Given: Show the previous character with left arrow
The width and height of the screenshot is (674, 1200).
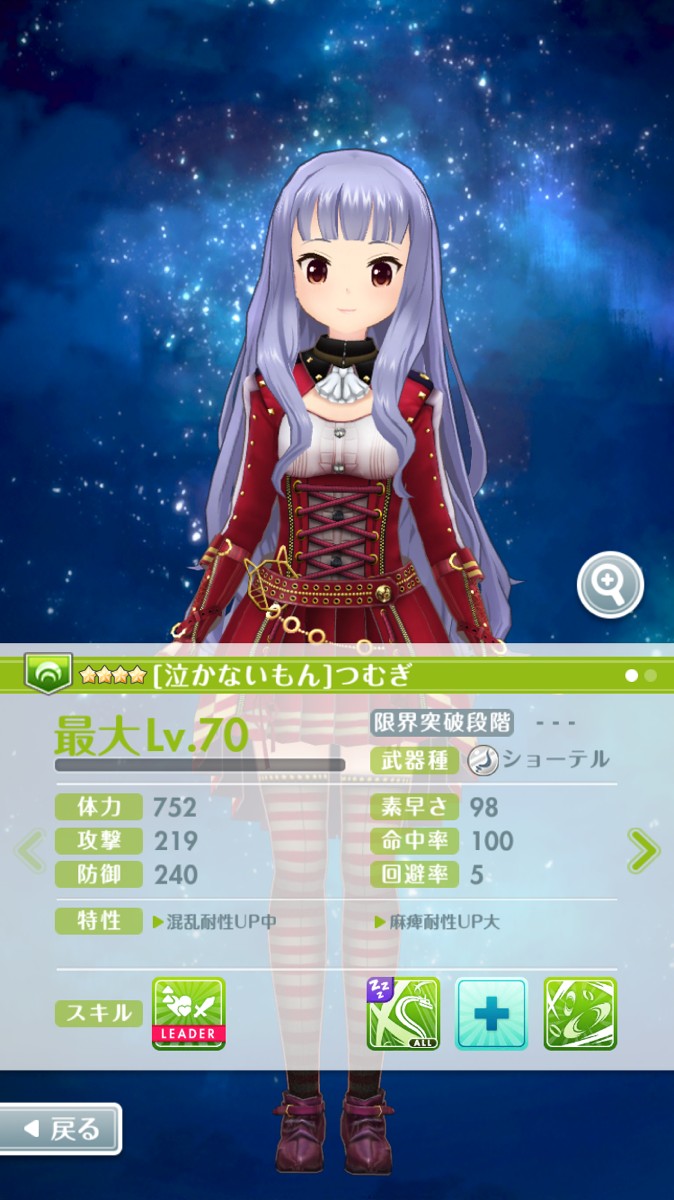Looking at the screenshot, I should pyautogui.click(x=30, y=851).
